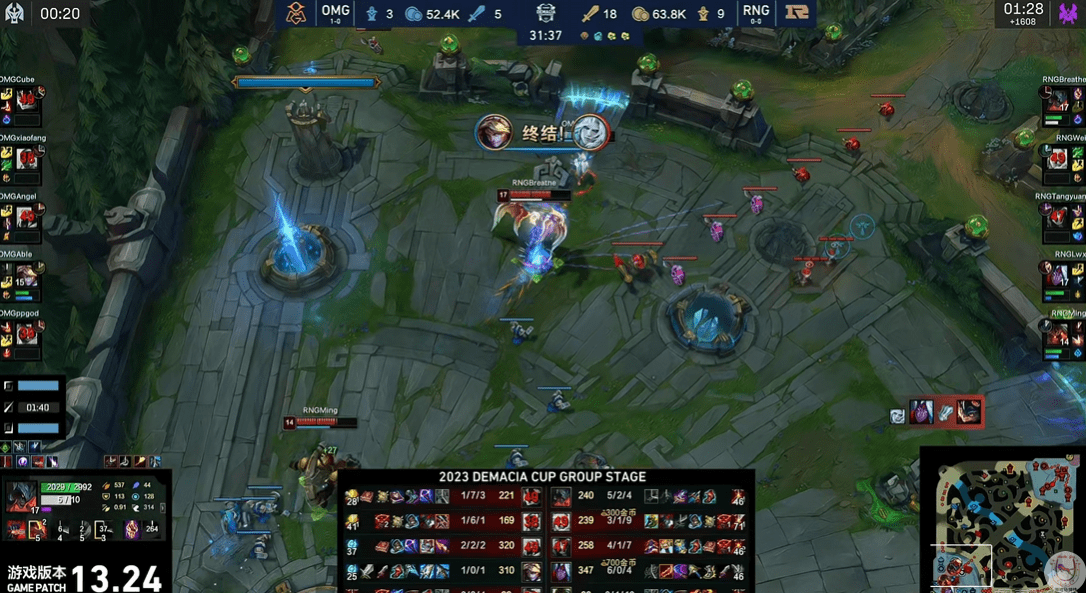
Task: Select OMGAngel's champion portrait
Action: 27,217
